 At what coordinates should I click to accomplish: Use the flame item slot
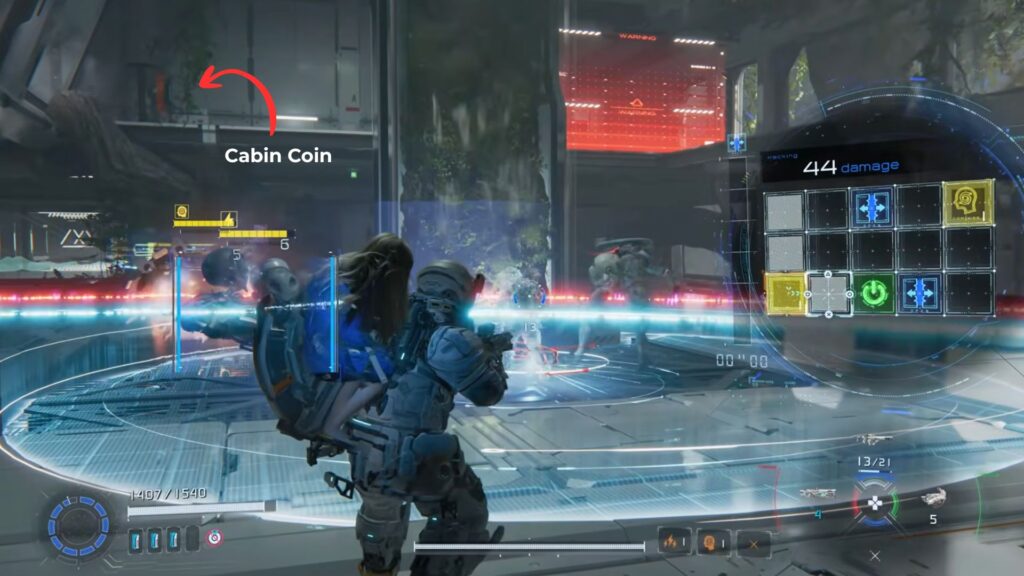[671, 541]
